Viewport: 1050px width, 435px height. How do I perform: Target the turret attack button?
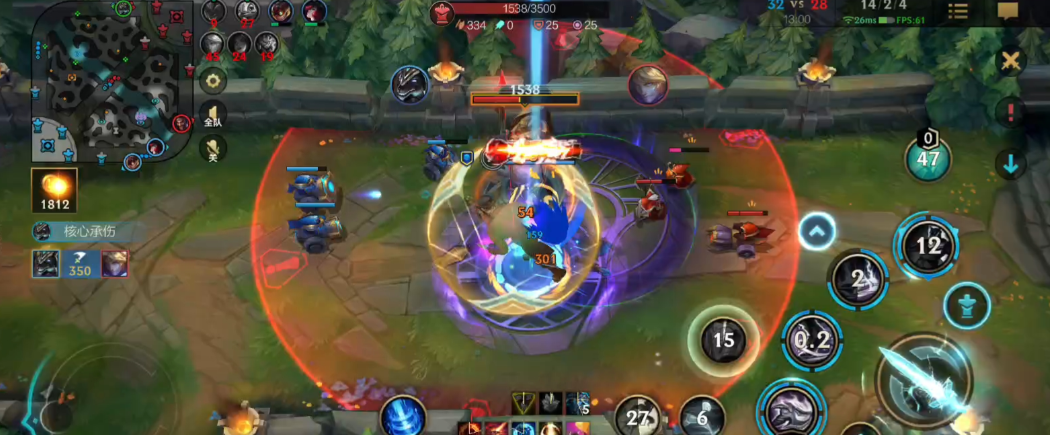click(967, 305)
